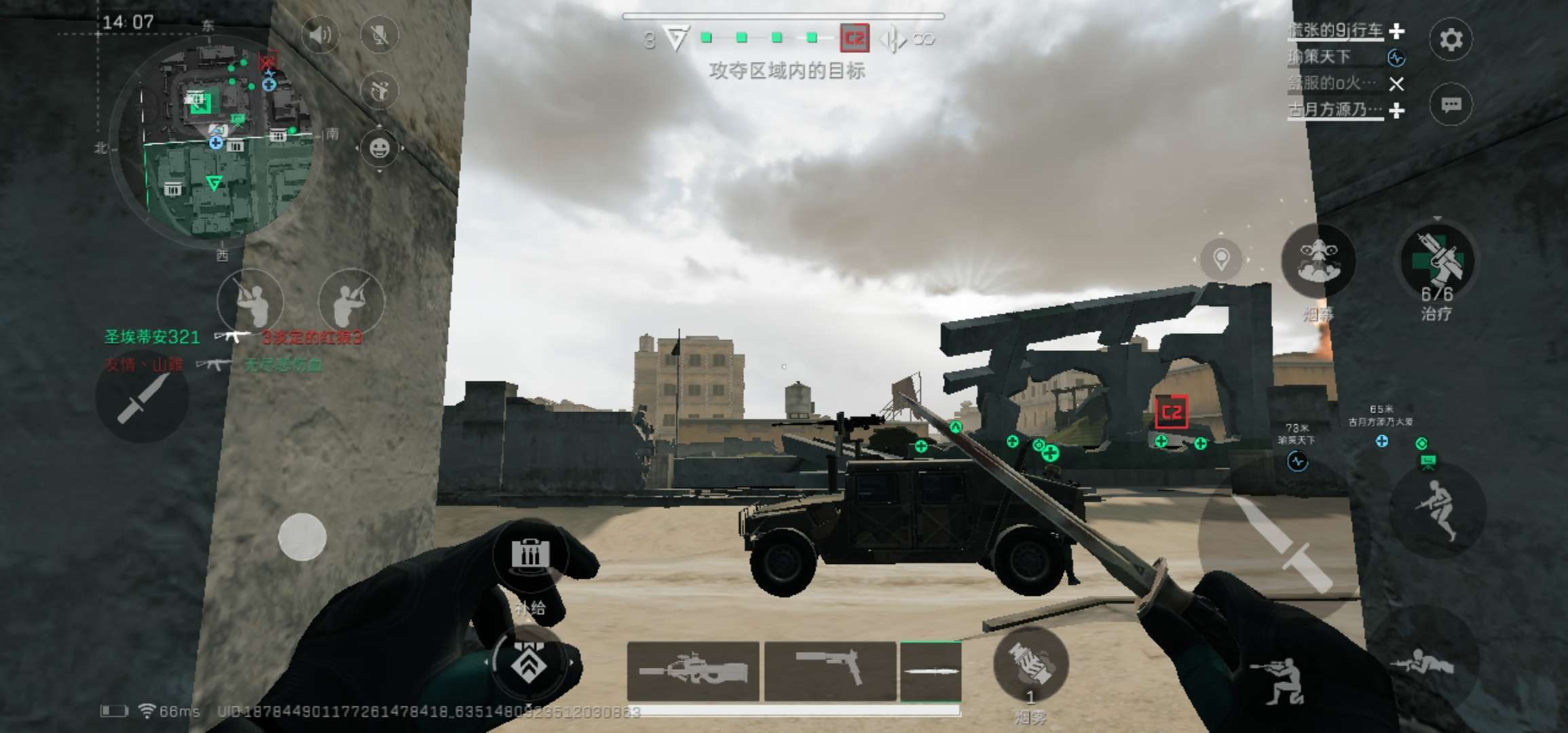Select the P90 primary weapon slot
Image resolution: width=1568 pixels, height=733 pixels.
(693, 671)
